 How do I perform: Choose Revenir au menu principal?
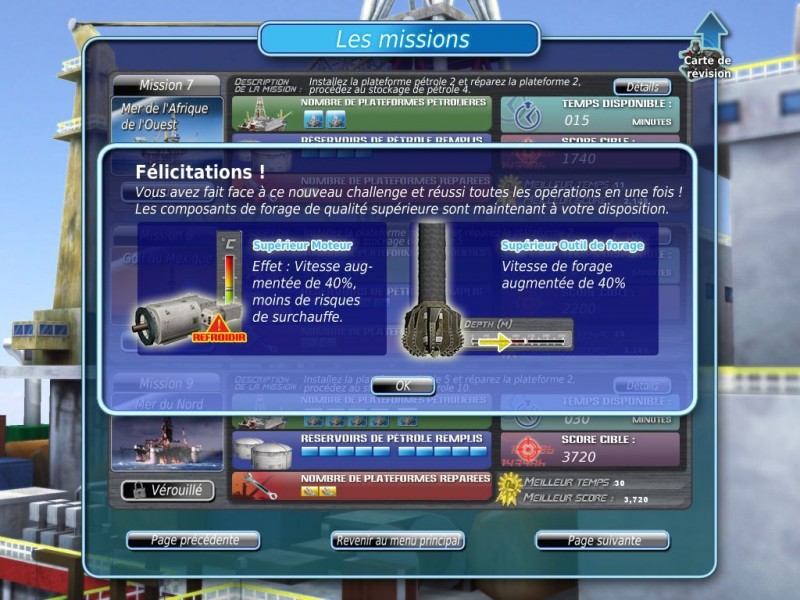398,541
